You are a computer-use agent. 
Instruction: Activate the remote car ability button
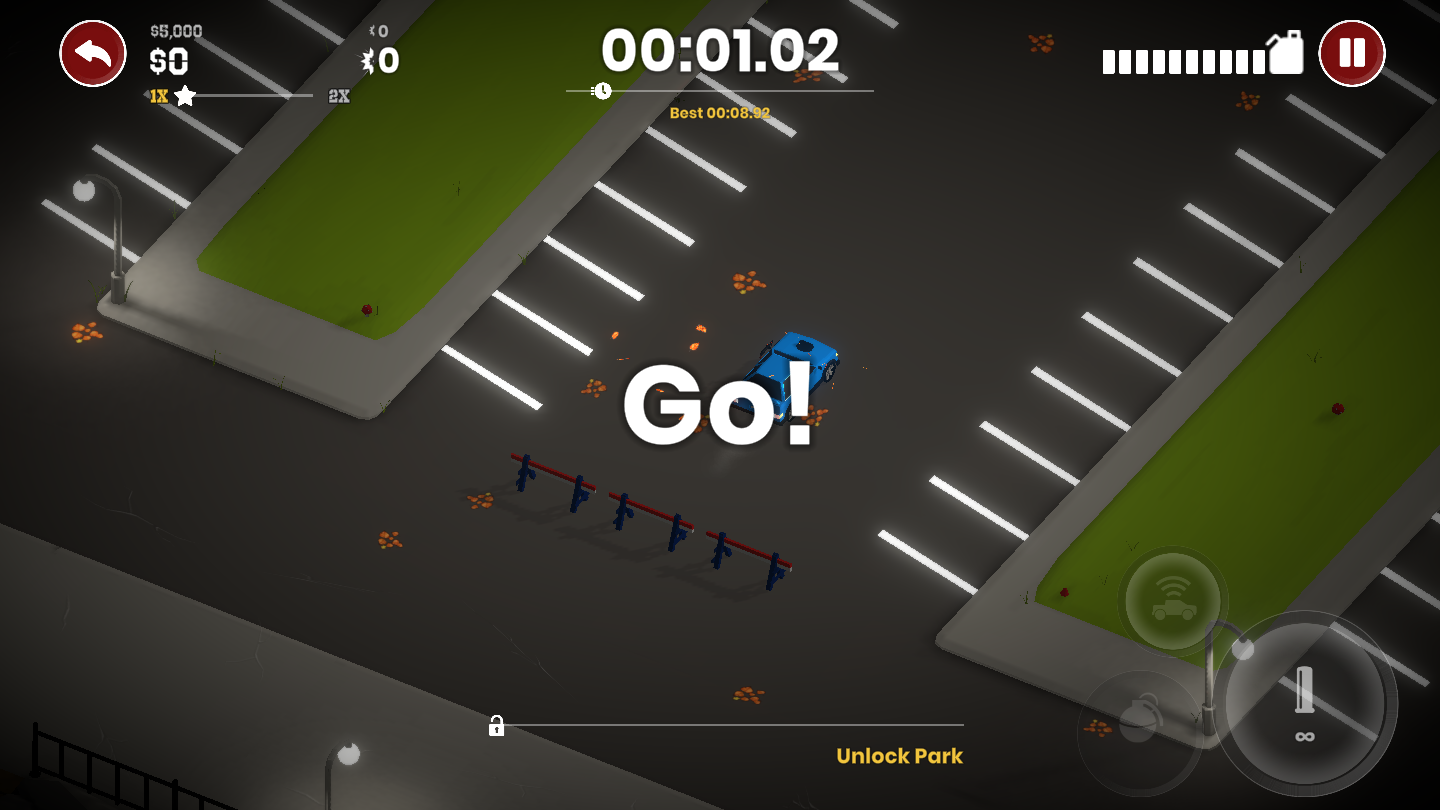(1173, 601)
